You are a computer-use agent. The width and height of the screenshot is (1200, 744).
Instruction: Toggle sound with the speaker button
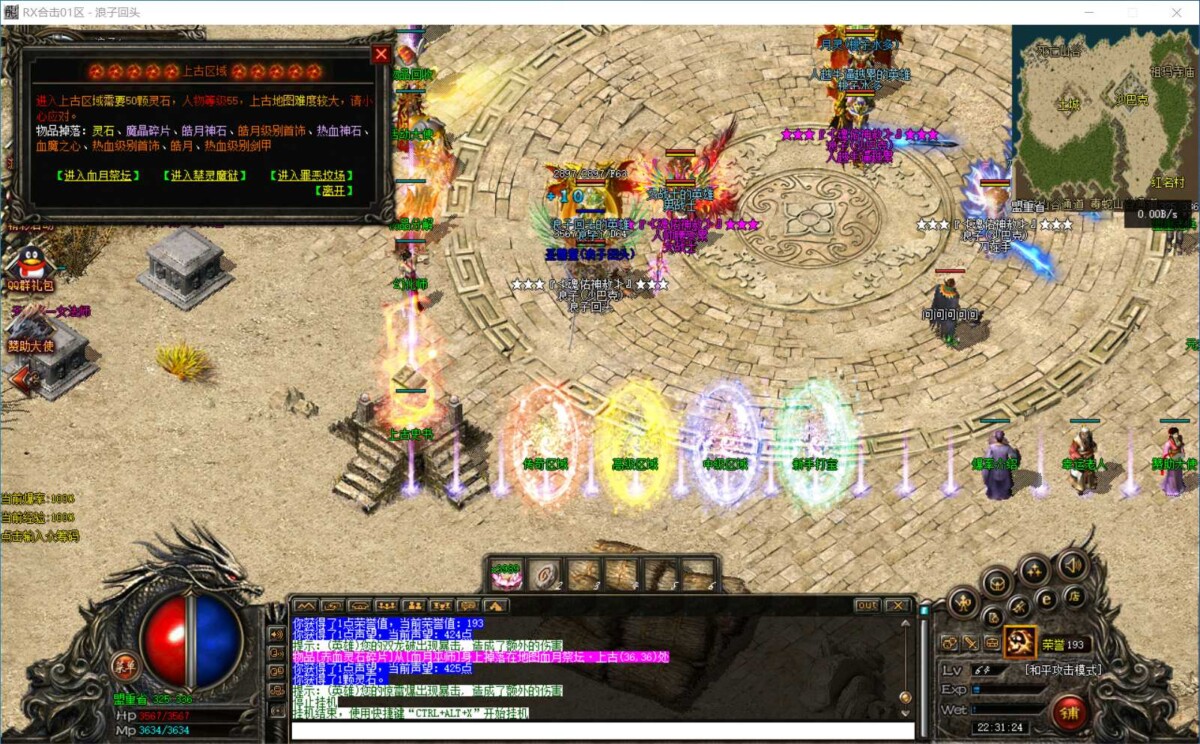click(x=1072, y=566)
